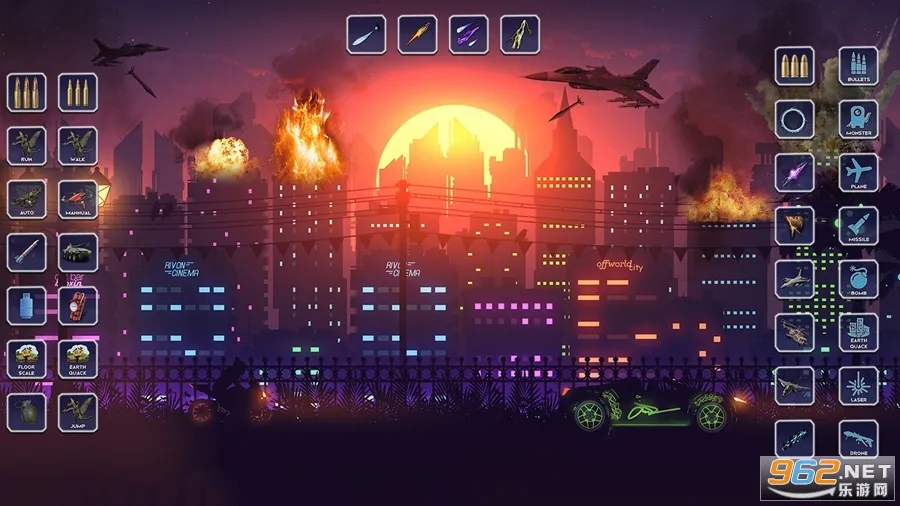Screen dimensions: 900x506
Task: Switch to Manual mode
Action: pos(77,200)
